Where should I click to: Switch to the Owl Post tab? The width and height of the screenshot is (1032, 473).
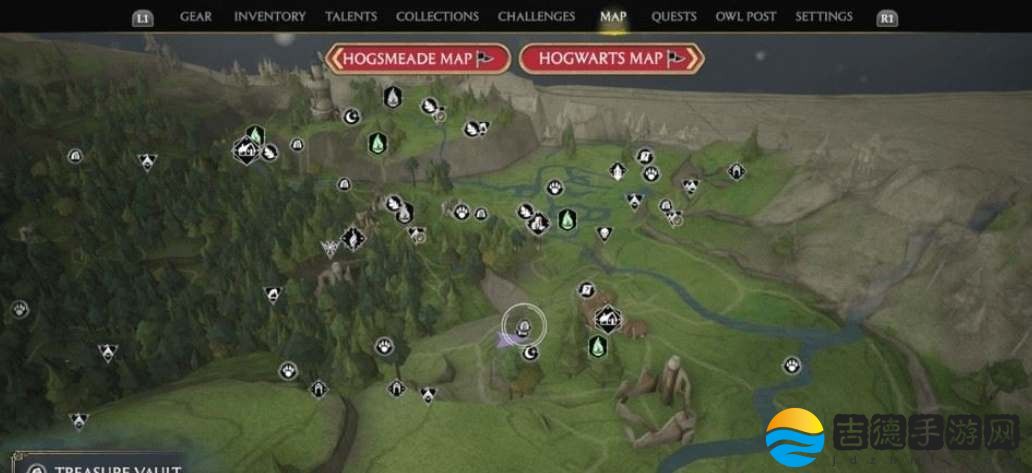coord(746,17)
